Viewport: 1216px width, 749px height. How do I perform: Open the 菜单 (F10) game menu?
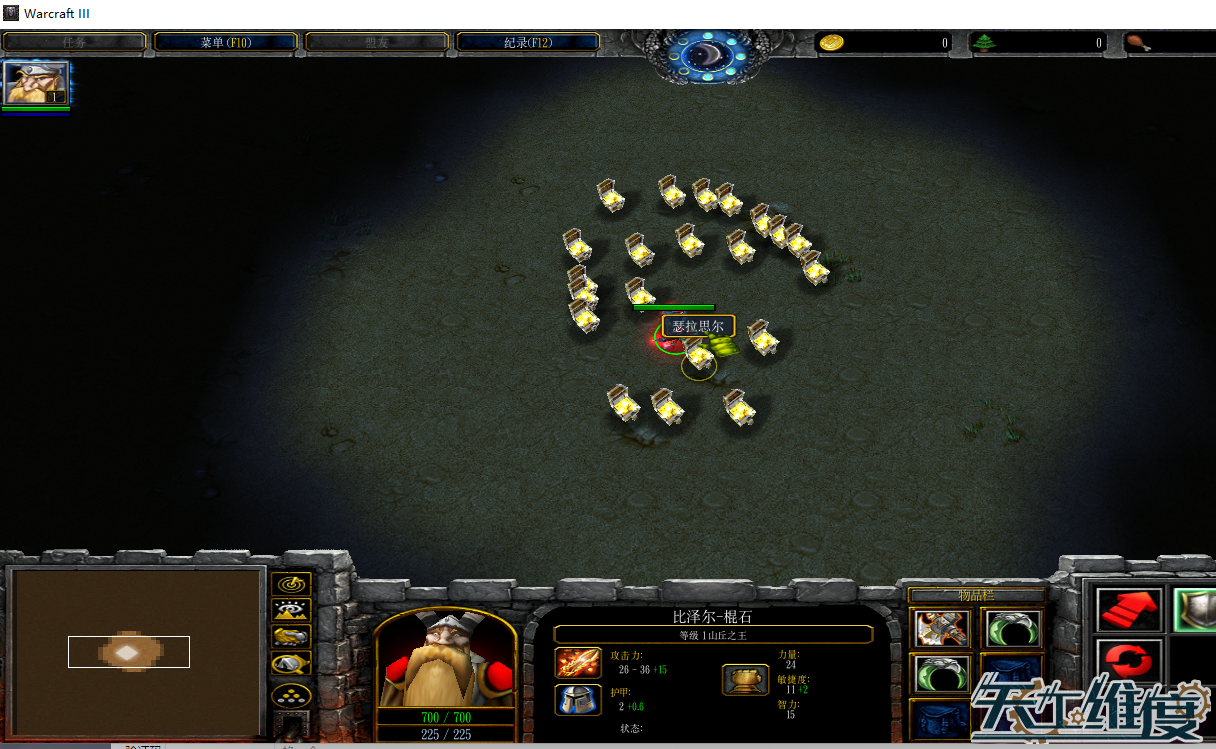coord(225,42)
